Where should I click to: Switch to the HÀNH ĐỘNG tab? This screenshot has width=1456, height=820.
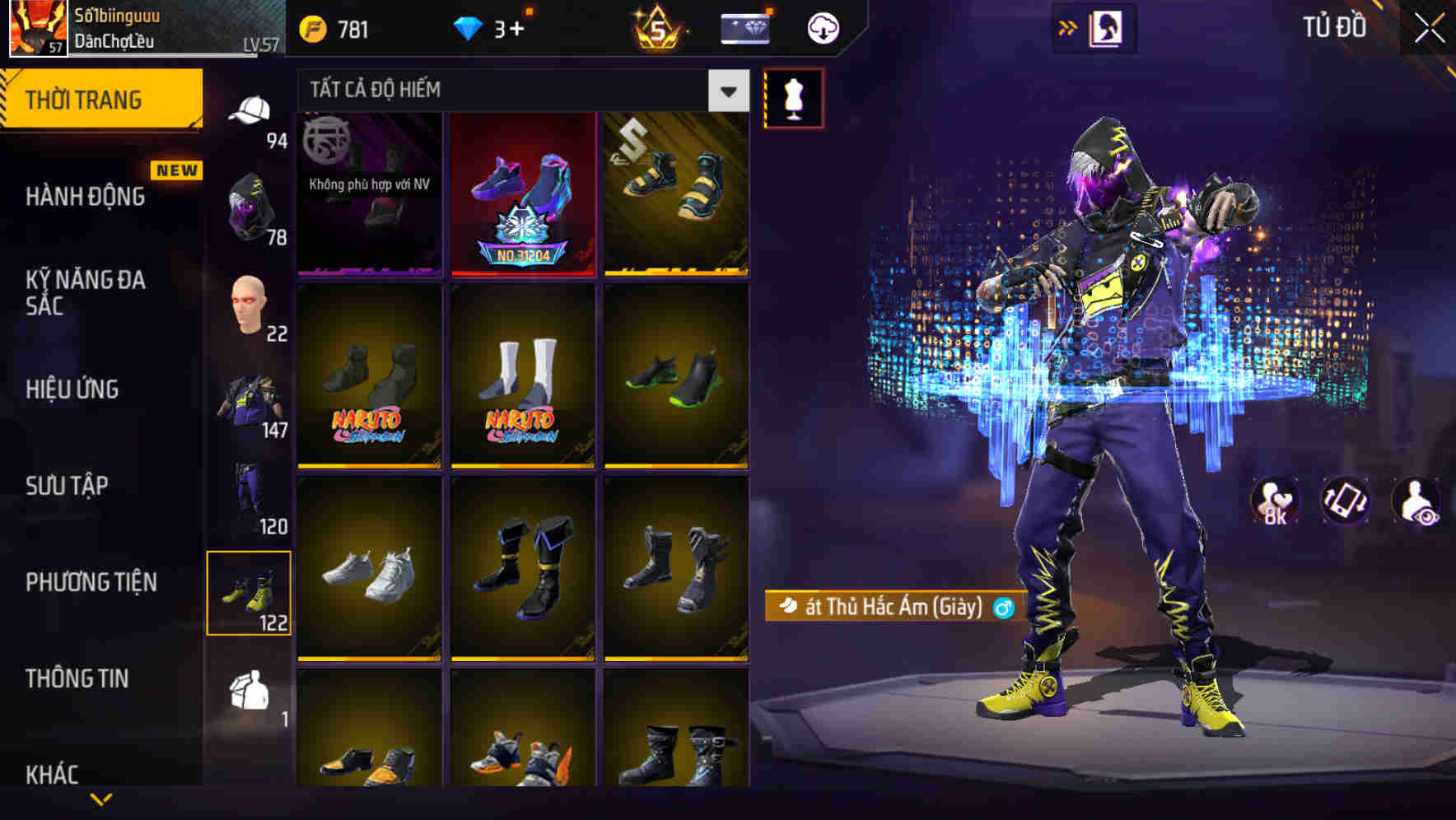point(87,197)
